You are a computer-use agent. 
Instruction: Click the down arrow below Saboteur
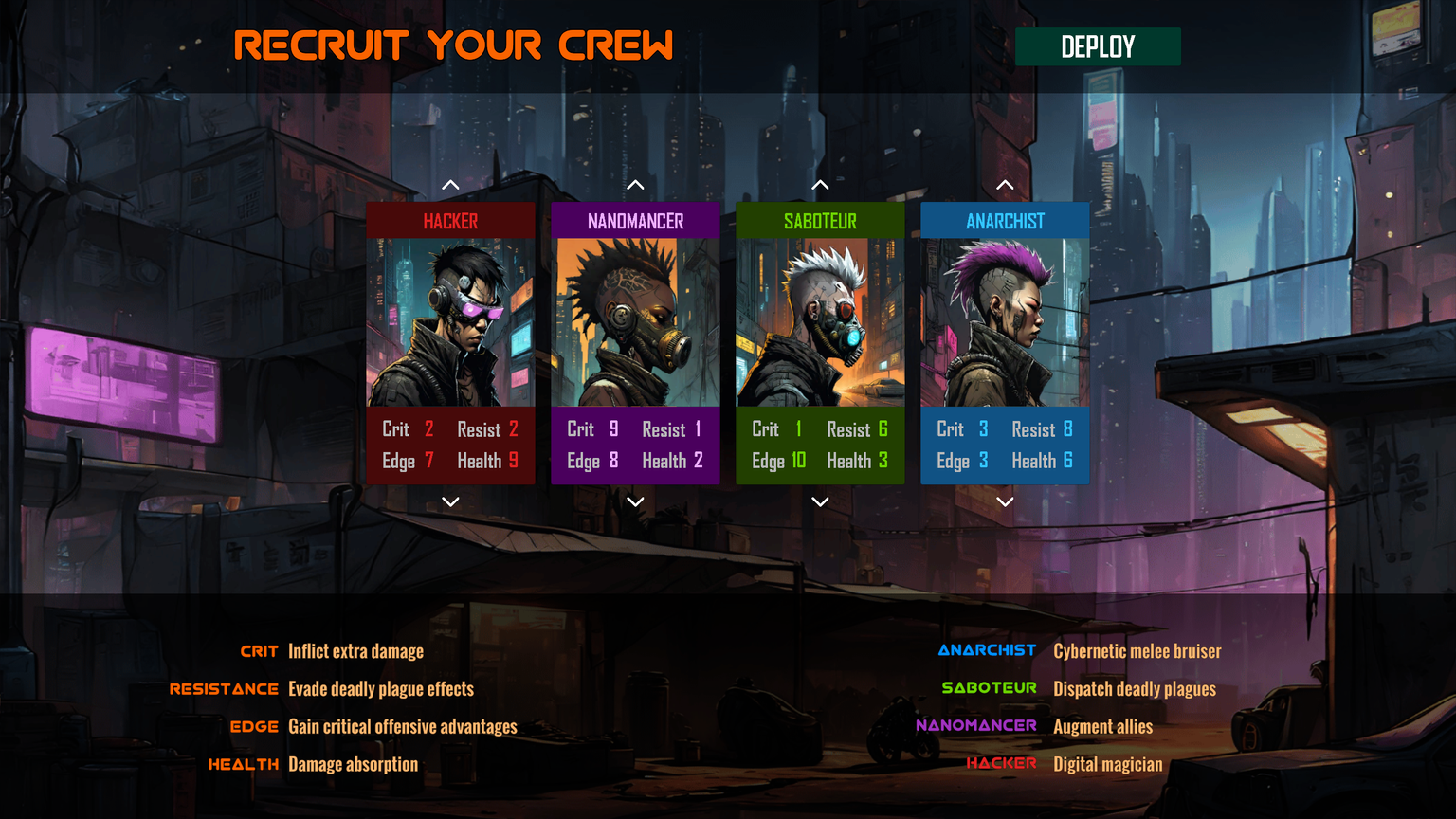tap(820, 501)
